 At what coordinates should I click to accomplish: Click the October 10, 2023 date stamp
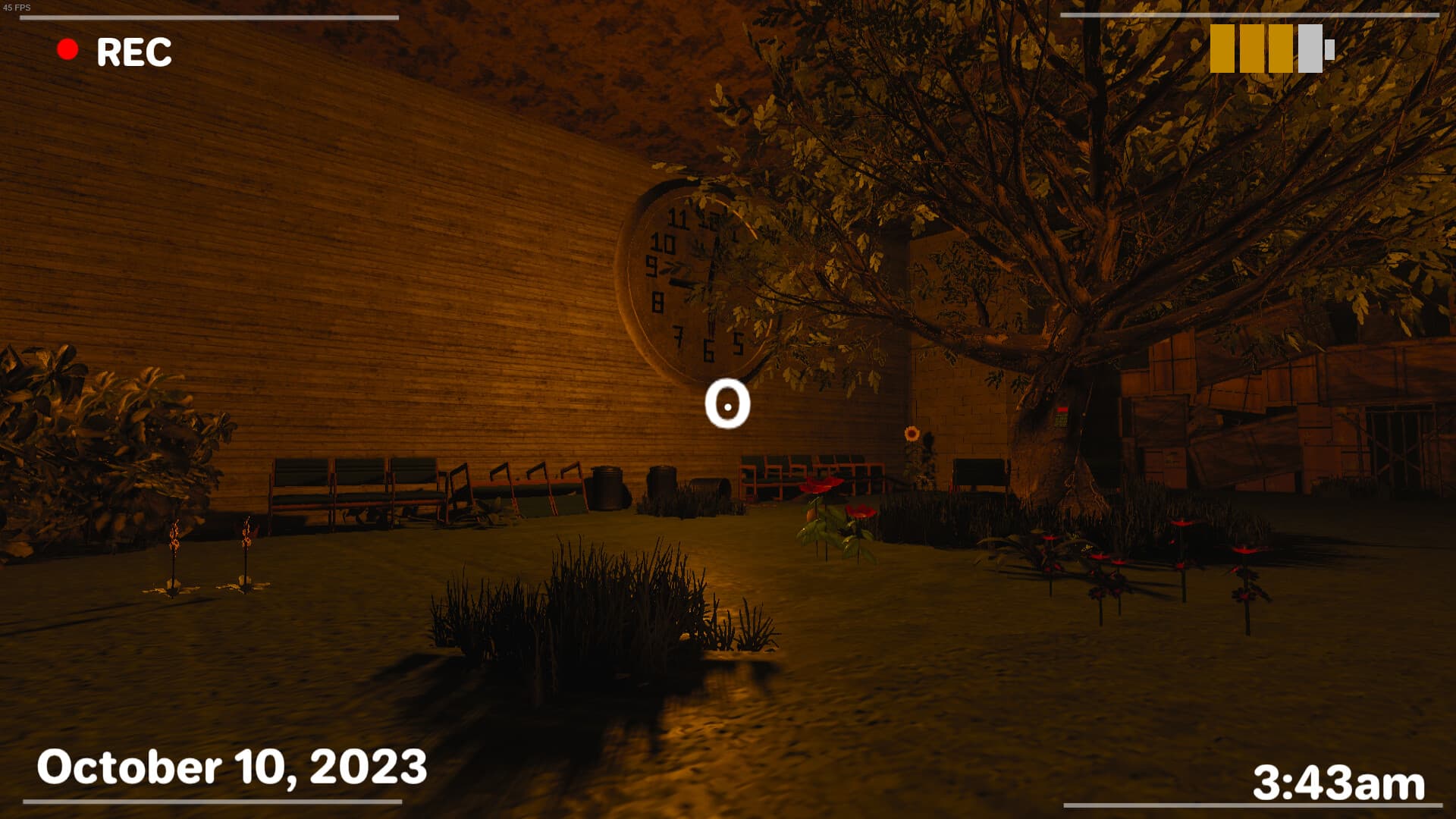coord(231,767)
